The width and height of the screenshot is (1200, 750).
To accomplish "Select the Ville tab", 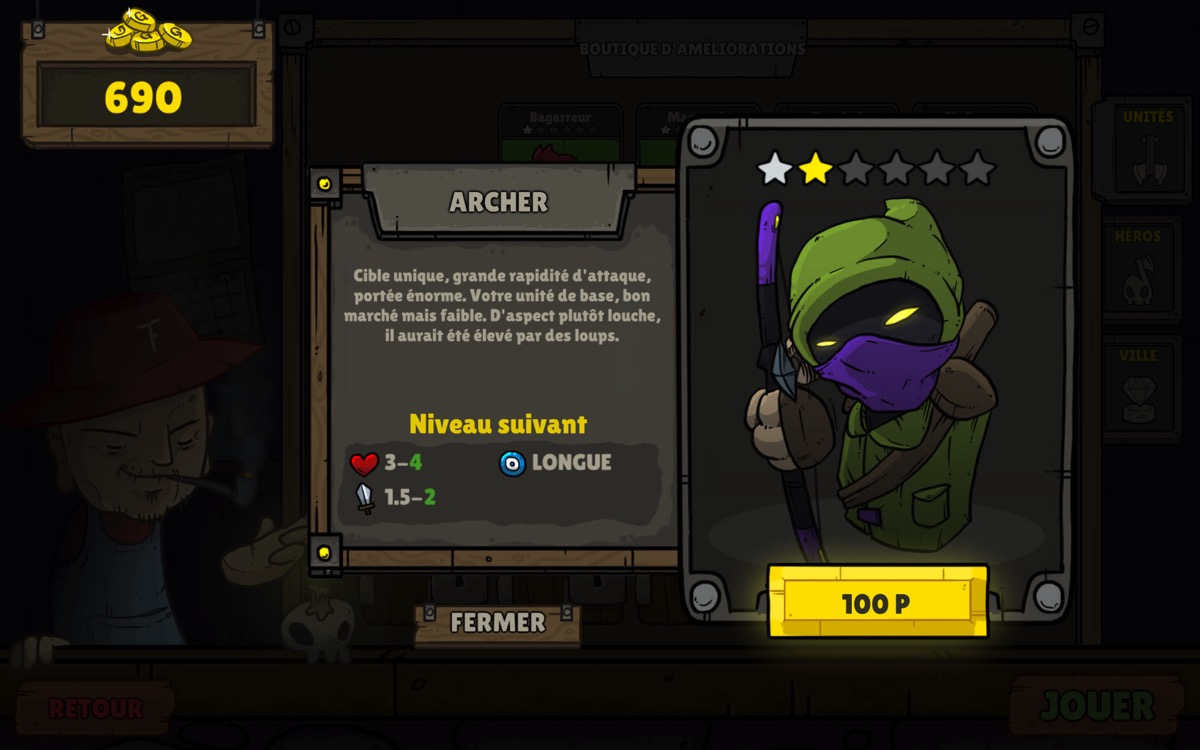I will tap(1140, 389).
